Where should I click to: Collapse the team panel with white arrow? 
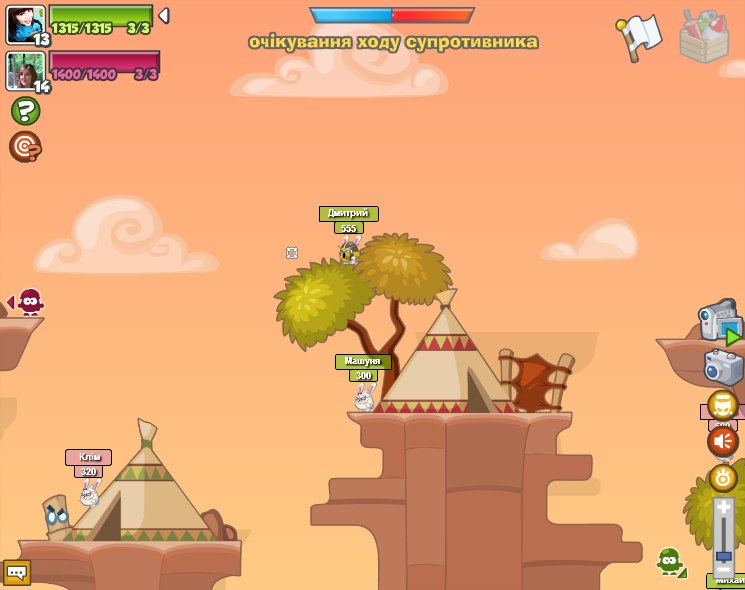(164, 16)
